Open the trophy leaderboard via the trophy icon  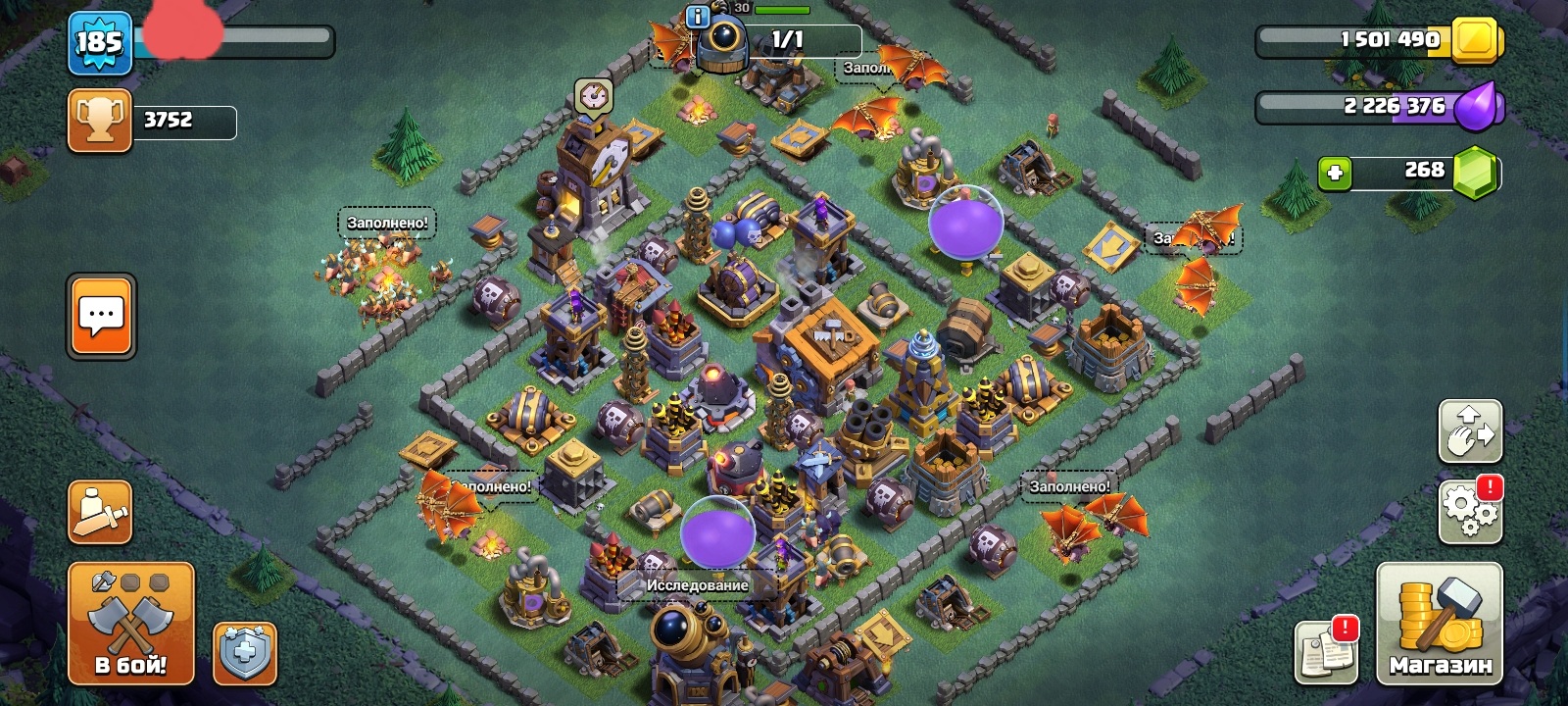(99, 123)
